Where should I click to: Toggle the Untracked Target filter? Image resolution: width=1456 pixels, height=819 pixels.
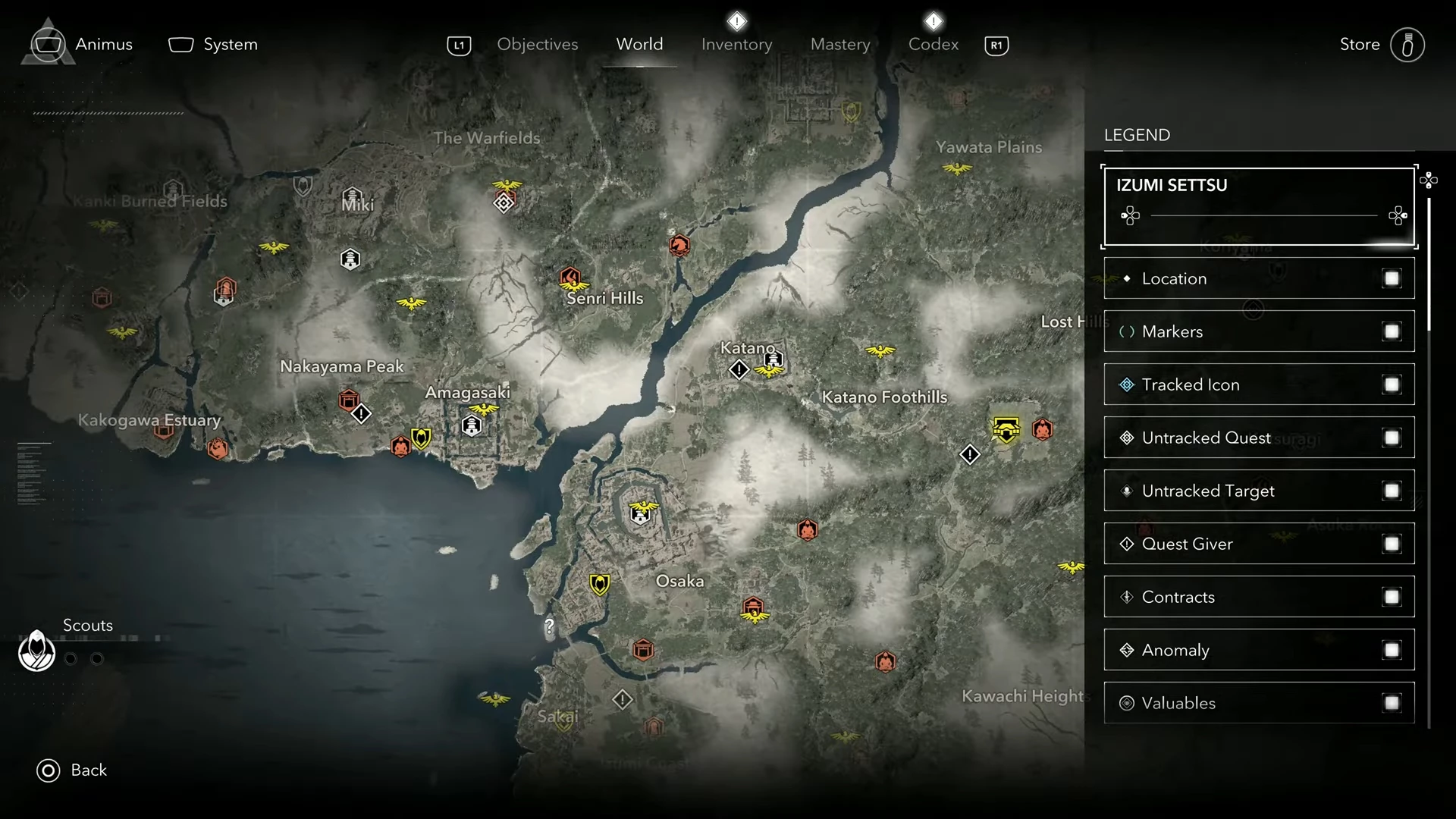click(x=1391, y=491)
